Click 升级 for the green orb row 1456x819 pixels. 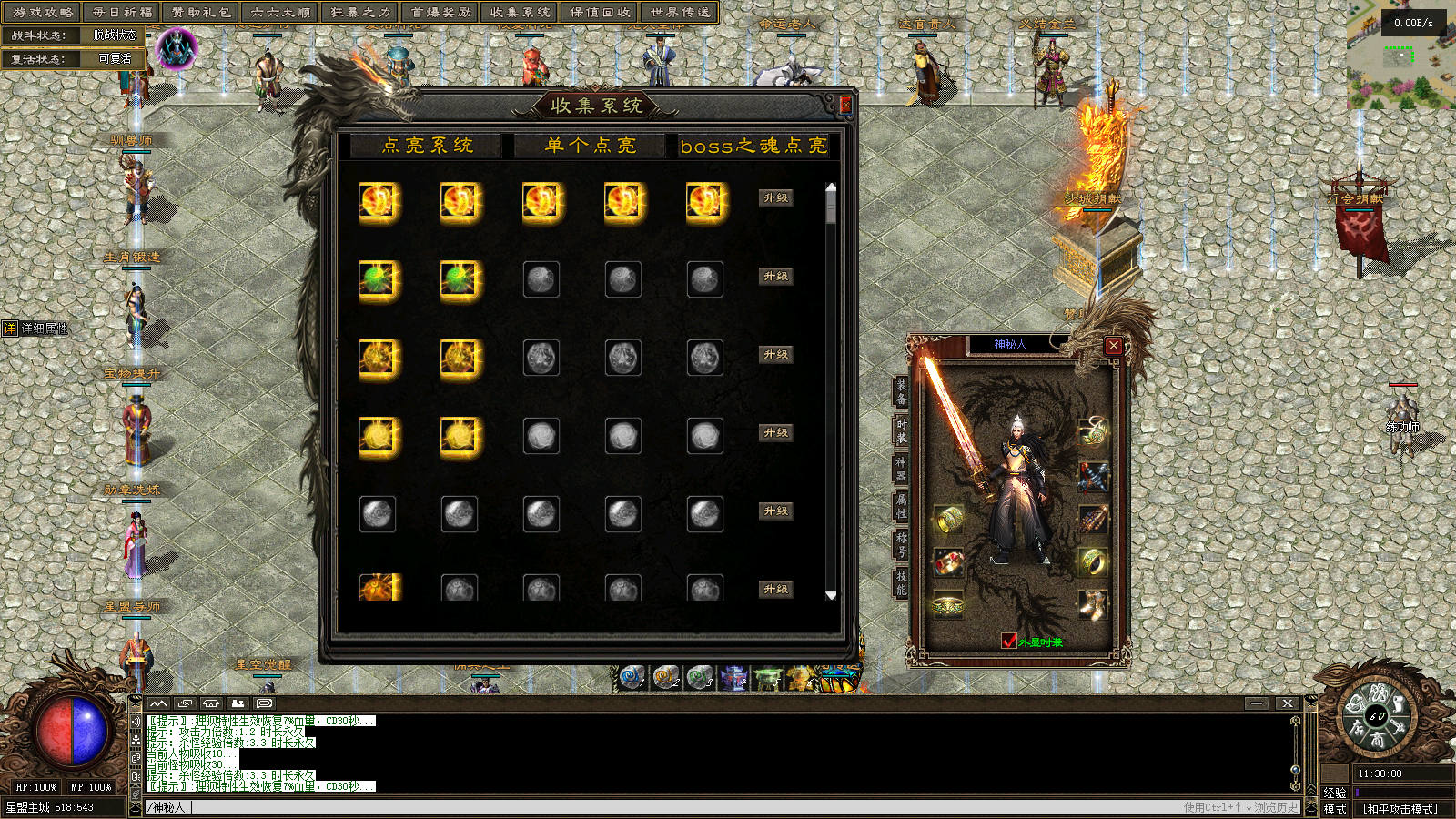point(776,277)
